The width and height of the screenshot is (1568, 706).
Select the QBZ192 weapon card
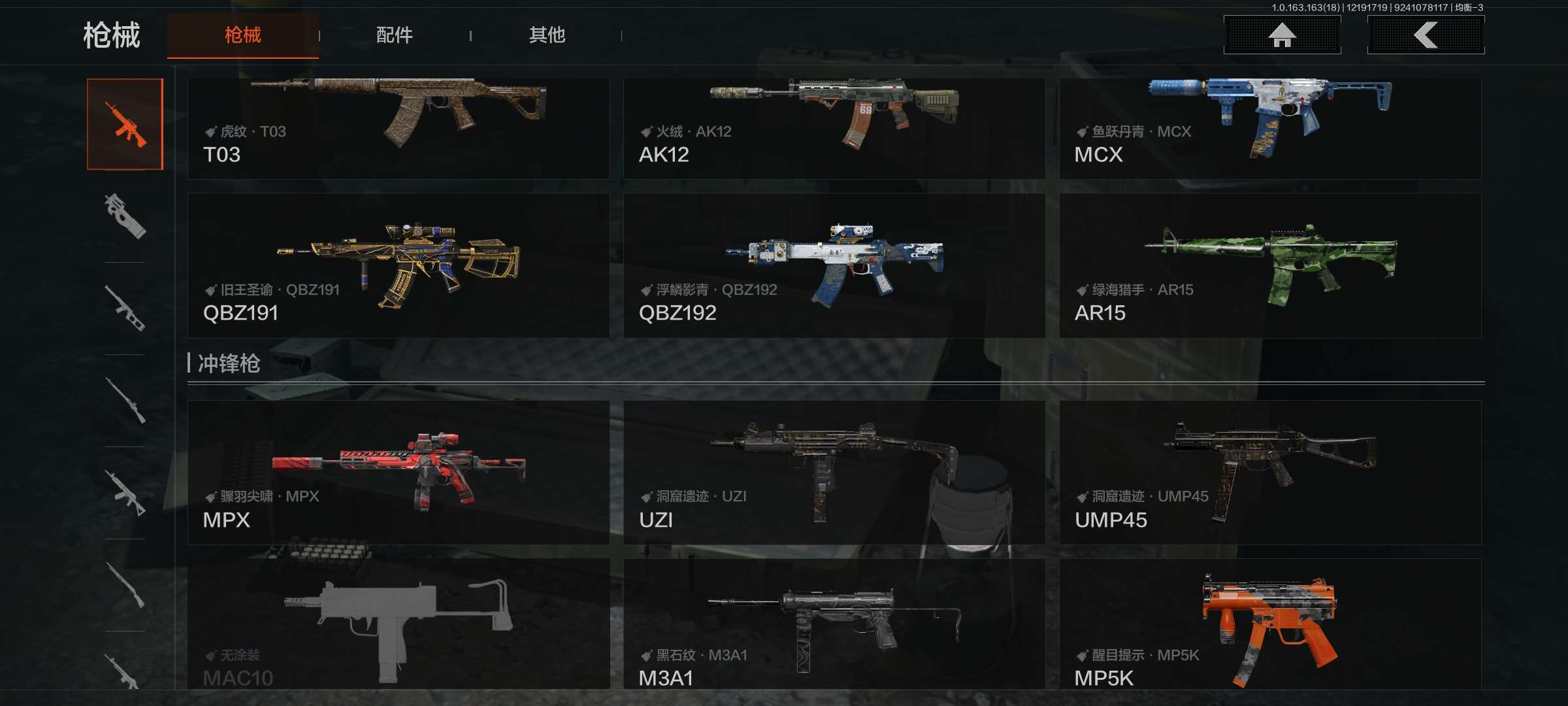(x=834, y=265)
